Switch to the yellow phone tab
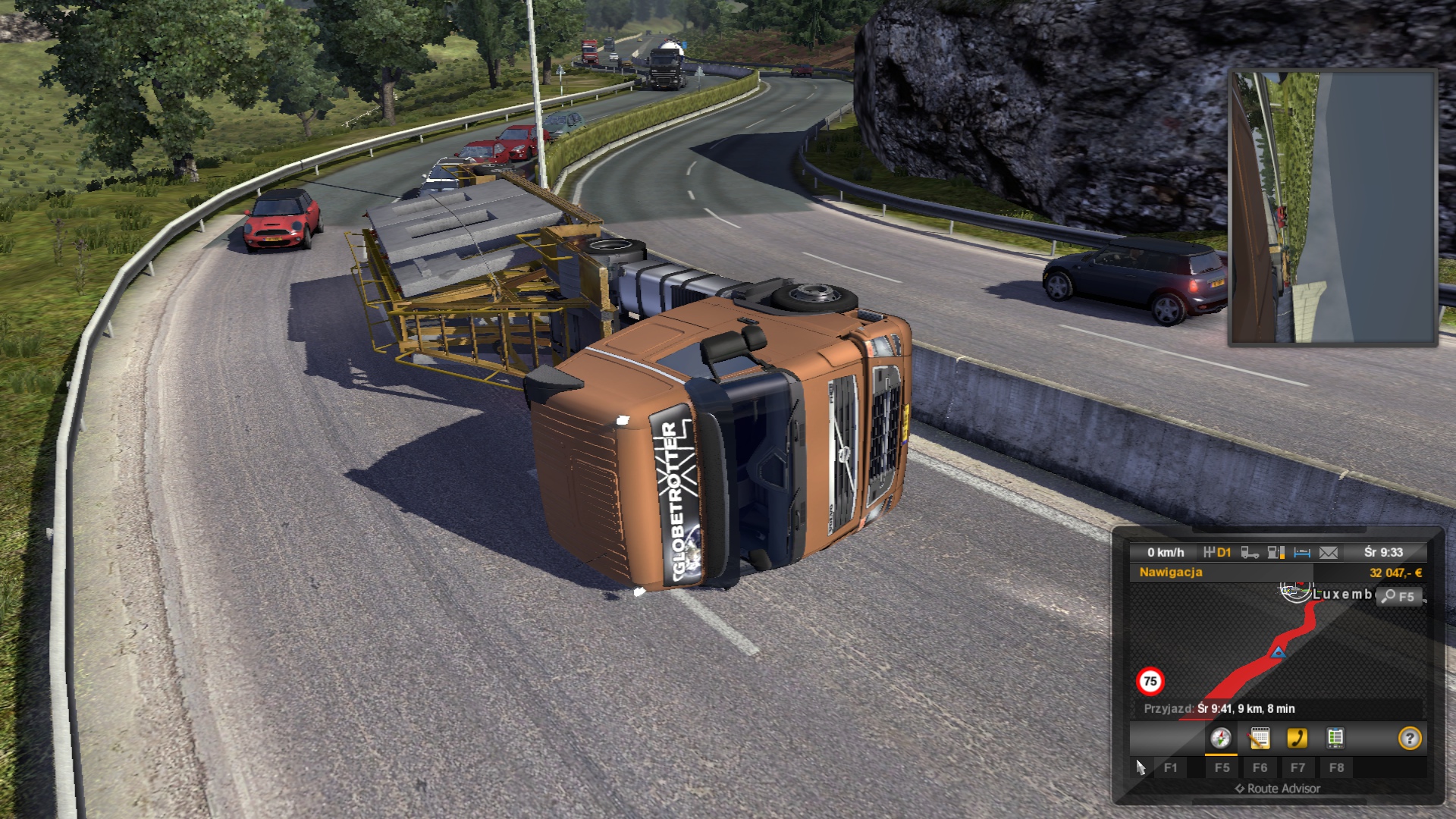The height and width of the screenshot is (819, 1456). click(x=1298, y=738)
